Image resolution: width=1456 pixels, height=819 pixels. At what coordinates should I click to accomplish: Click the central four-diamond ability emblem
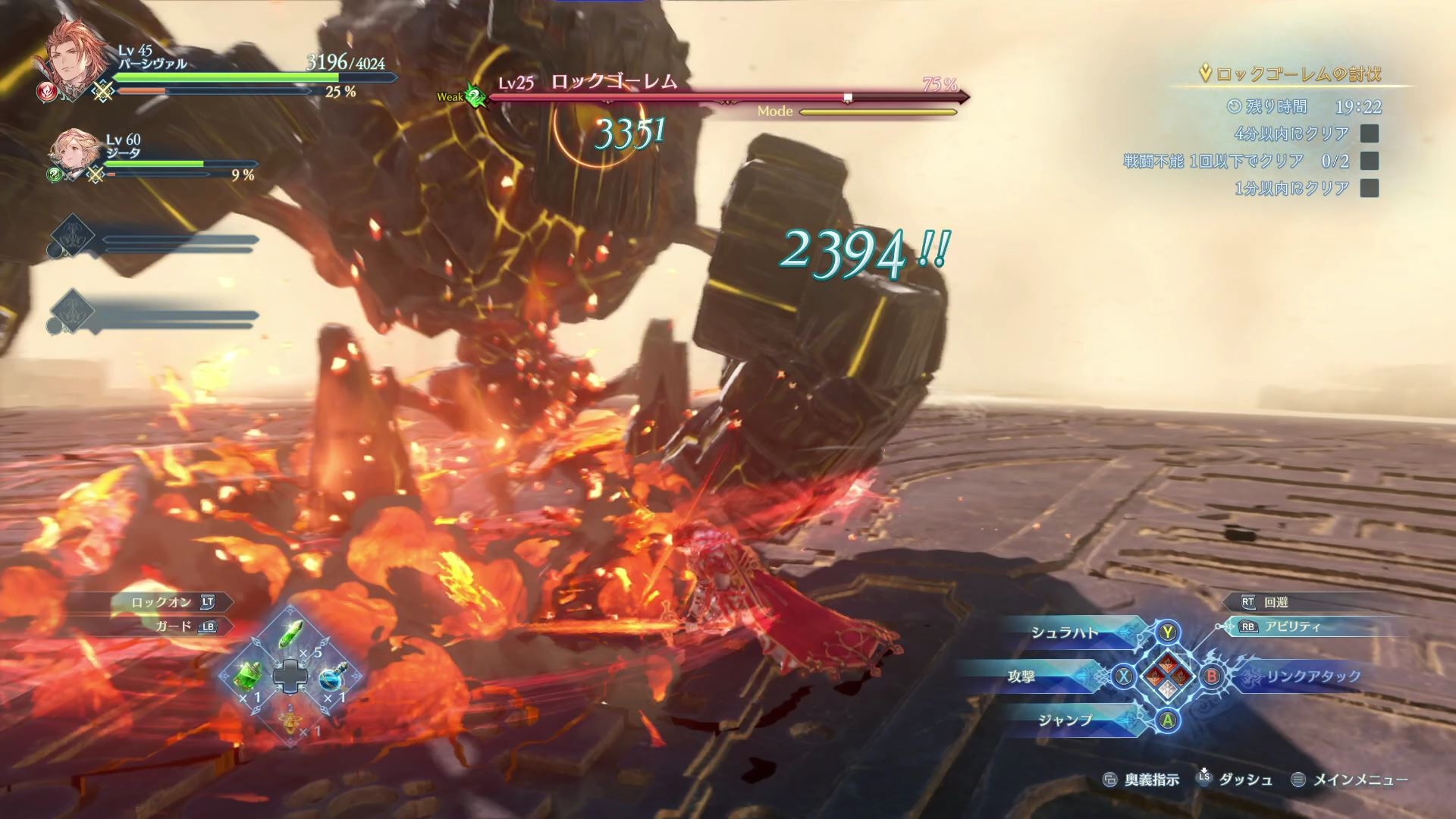tap(1167, 676)
